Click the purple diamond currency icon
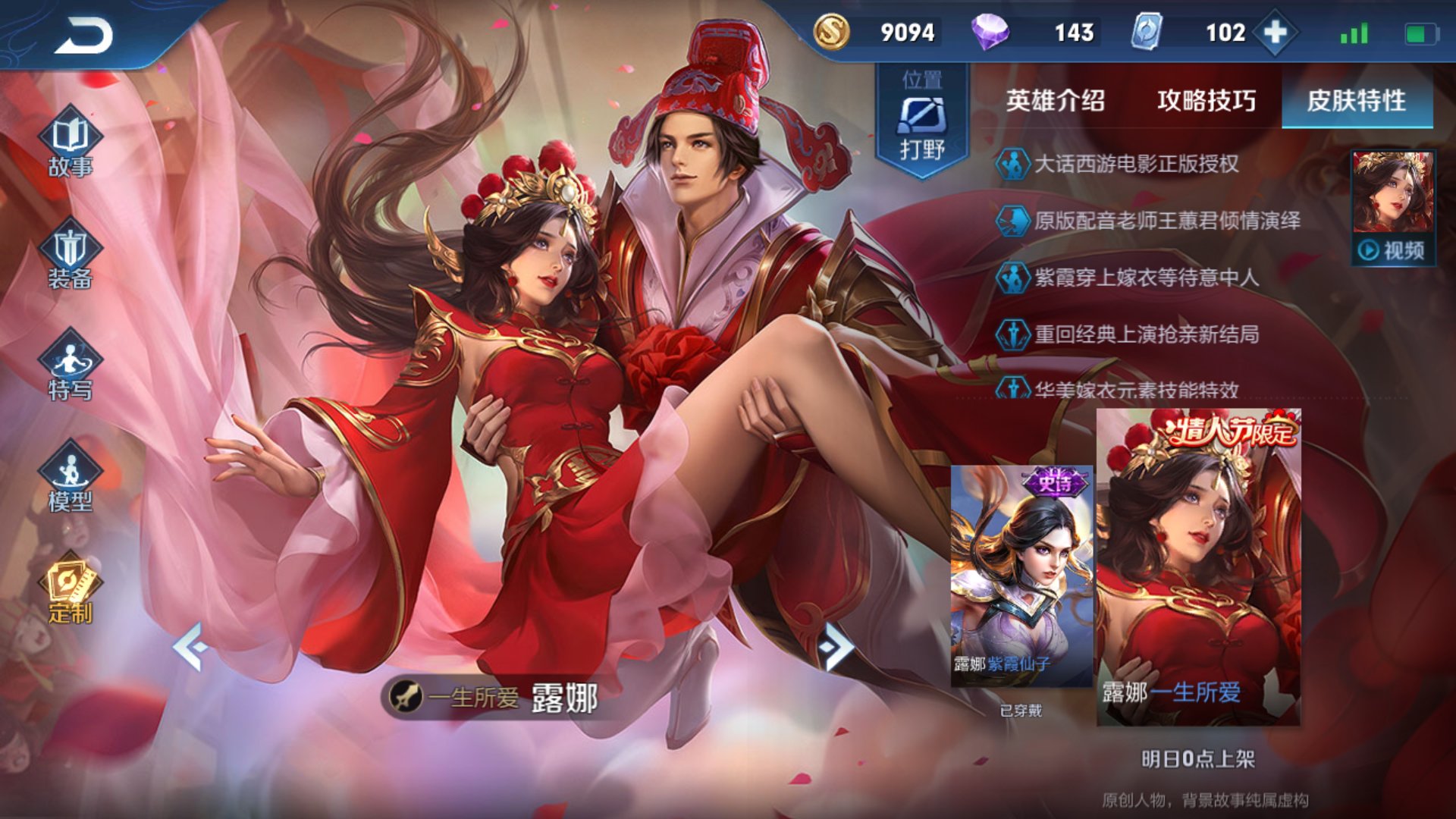 [x=990, y=33]
